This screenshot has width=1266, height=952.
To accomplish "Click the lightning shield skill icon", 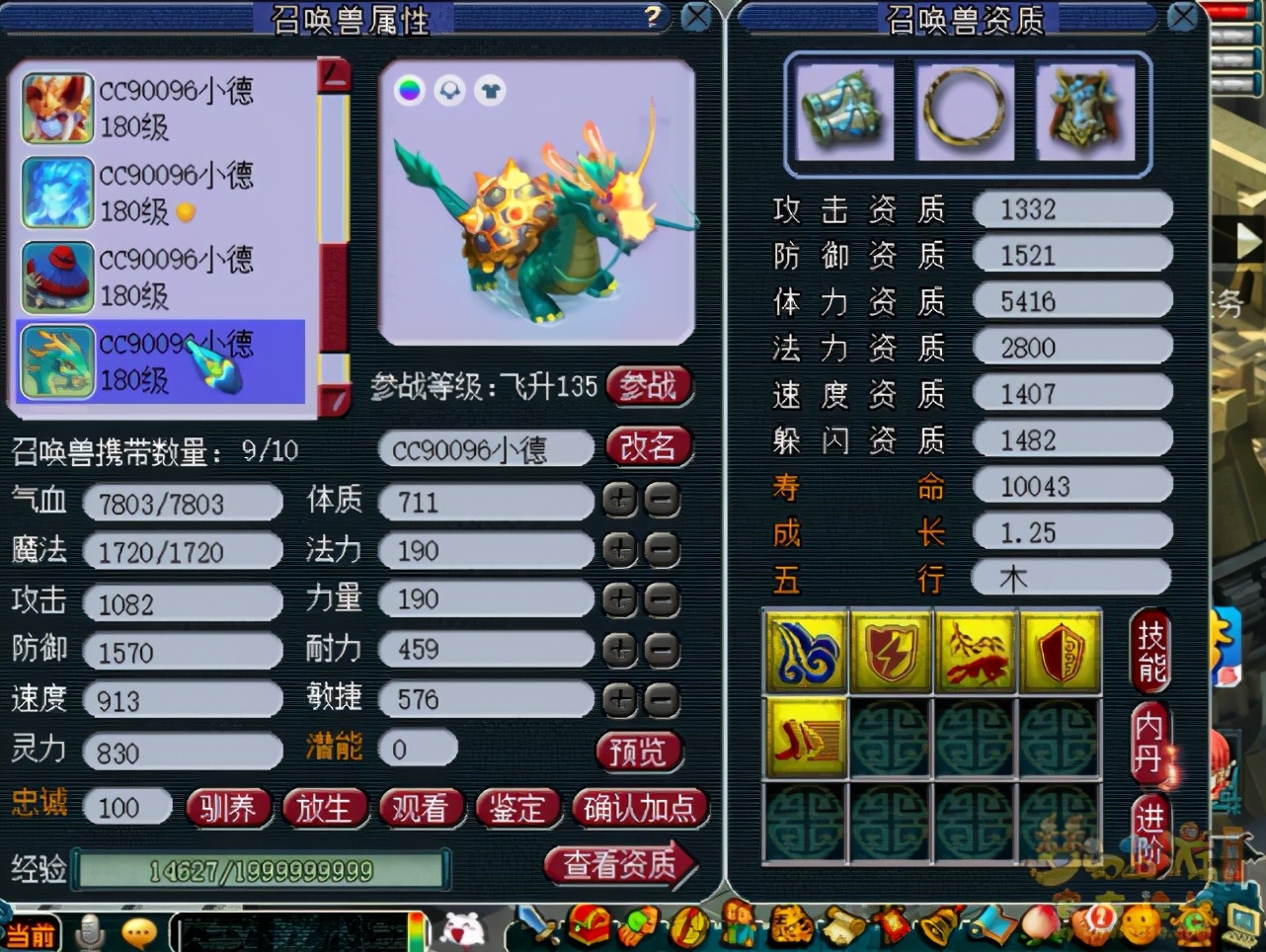I will tap(889, 651).
